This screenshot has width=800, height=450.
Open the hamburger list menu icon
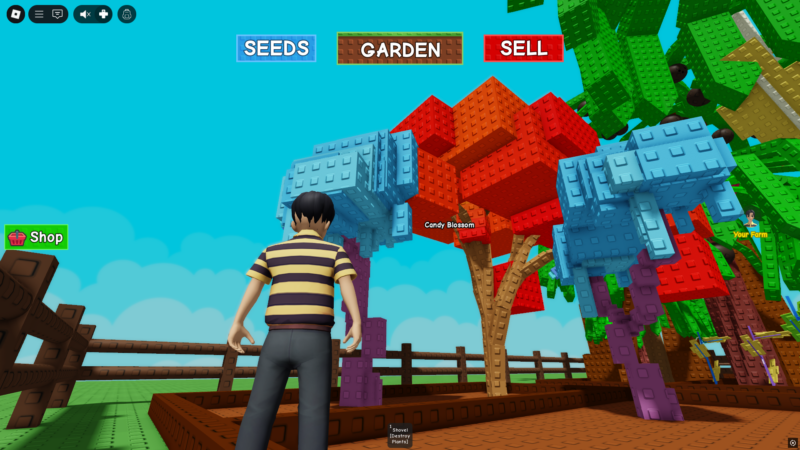(39, 14)
